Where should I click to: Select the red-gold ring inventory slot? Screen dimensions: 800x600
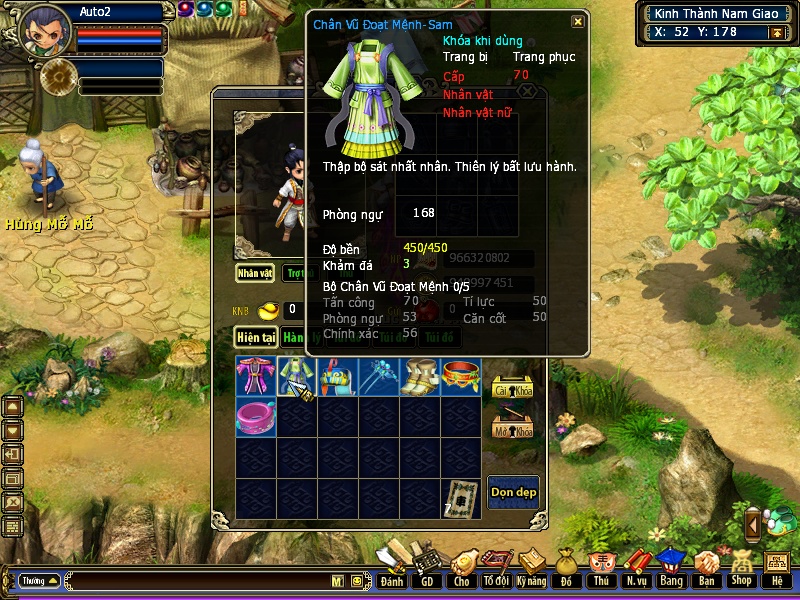pos(461,376)
